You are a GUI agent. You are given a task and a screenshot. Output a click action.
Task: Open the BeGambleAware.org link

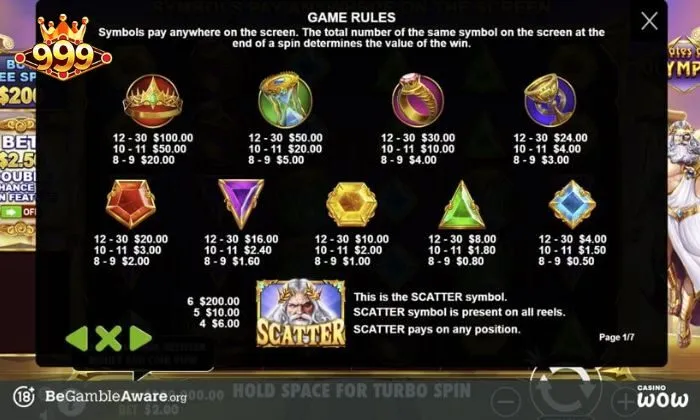(102, 397)
